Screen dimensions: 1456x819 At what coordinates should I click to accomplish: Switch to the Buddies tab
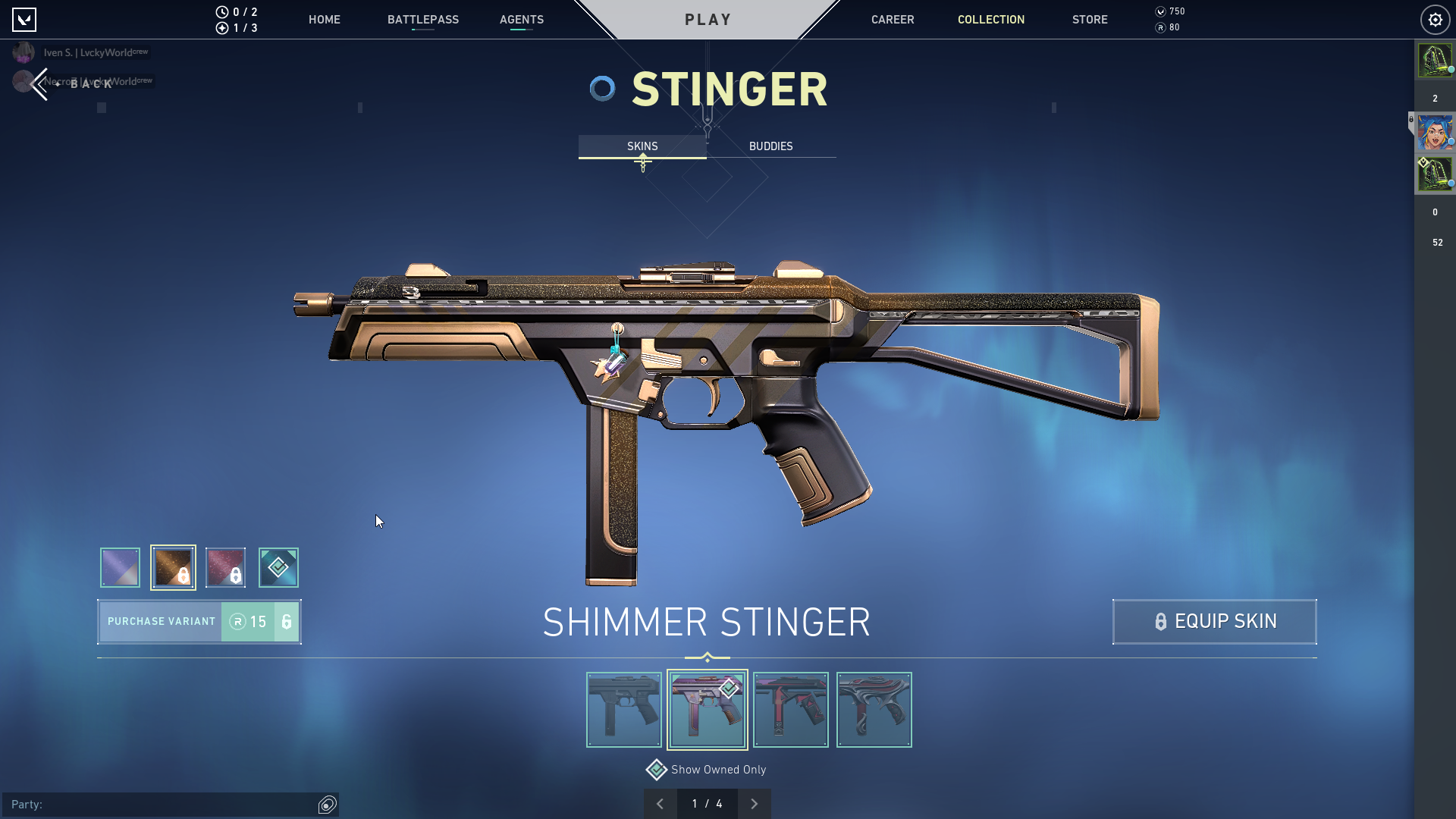pyautogui.click(x=770, y=146)
